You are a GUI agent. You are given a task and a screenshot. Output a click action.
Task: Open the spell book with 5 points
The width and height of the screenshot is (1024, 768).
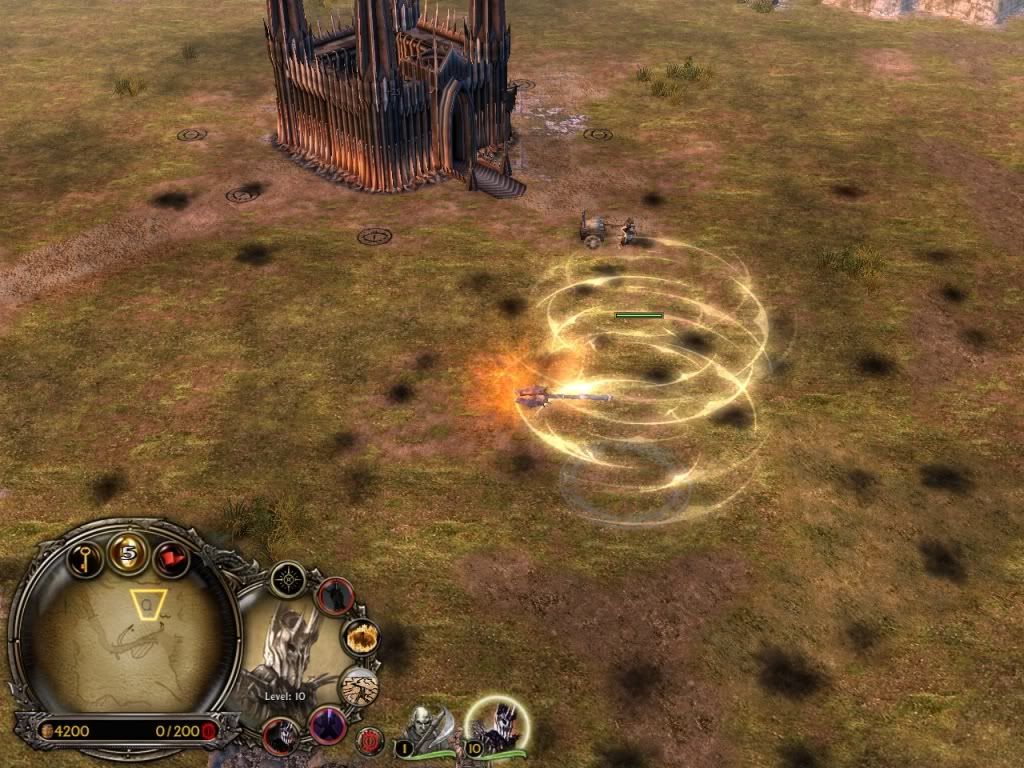pos(129,552)
